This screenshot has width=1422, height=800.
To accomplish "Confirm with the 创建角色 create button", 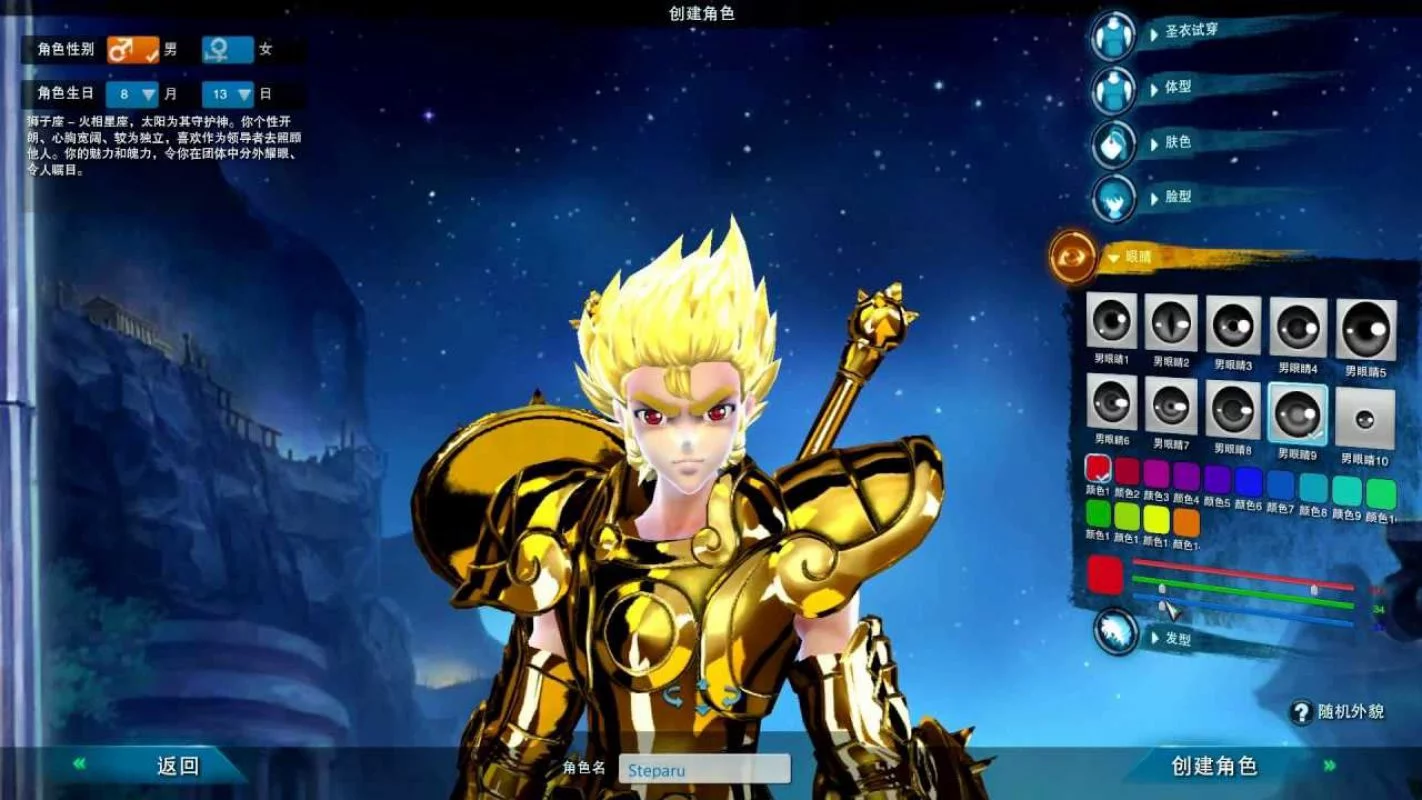I will (1213, 767).
